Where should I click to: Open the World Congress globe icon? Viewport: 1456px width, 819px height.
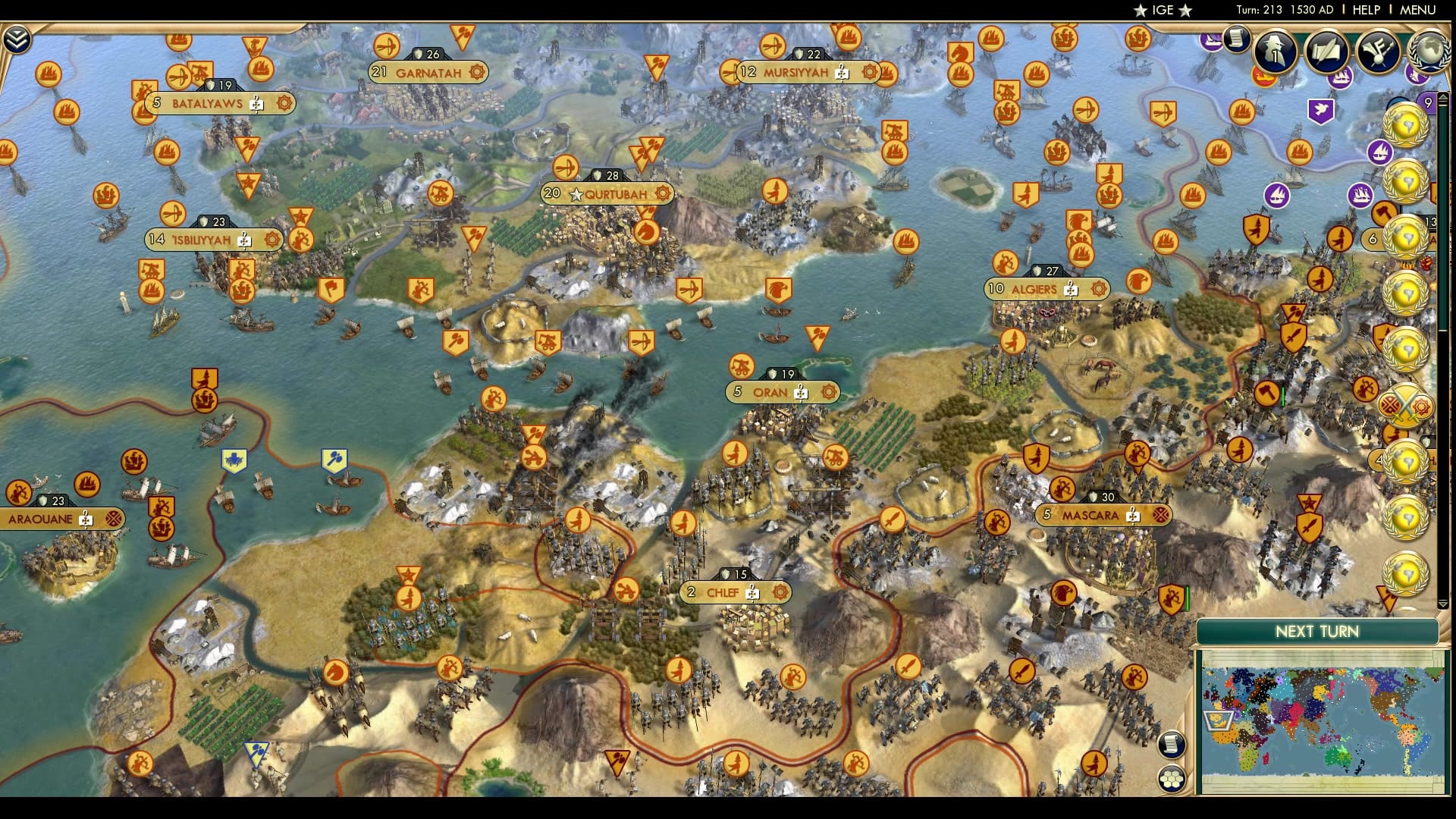1430,53
